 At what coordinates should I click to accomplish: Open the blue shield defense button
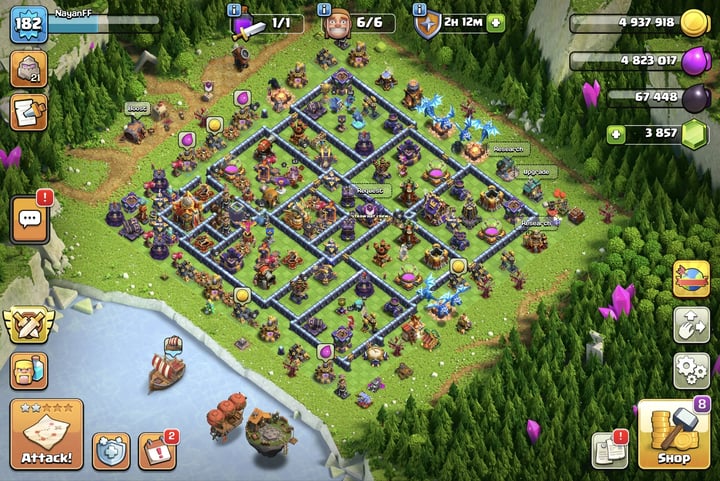pyautogui.click(x=111, y=451)
